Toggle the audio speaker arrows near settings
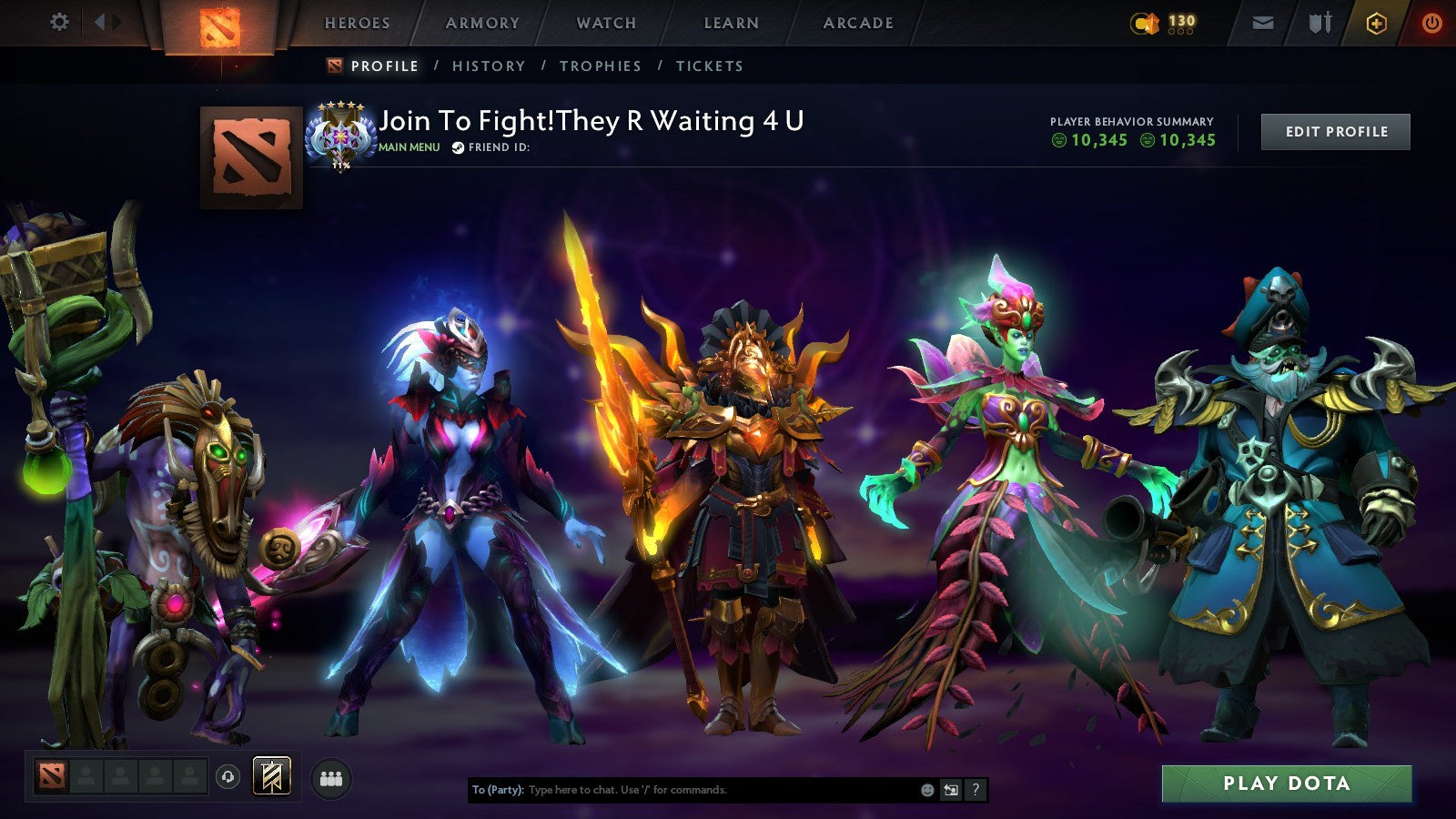Screen dimensions: 1456x819 click(x=106, y=21)
